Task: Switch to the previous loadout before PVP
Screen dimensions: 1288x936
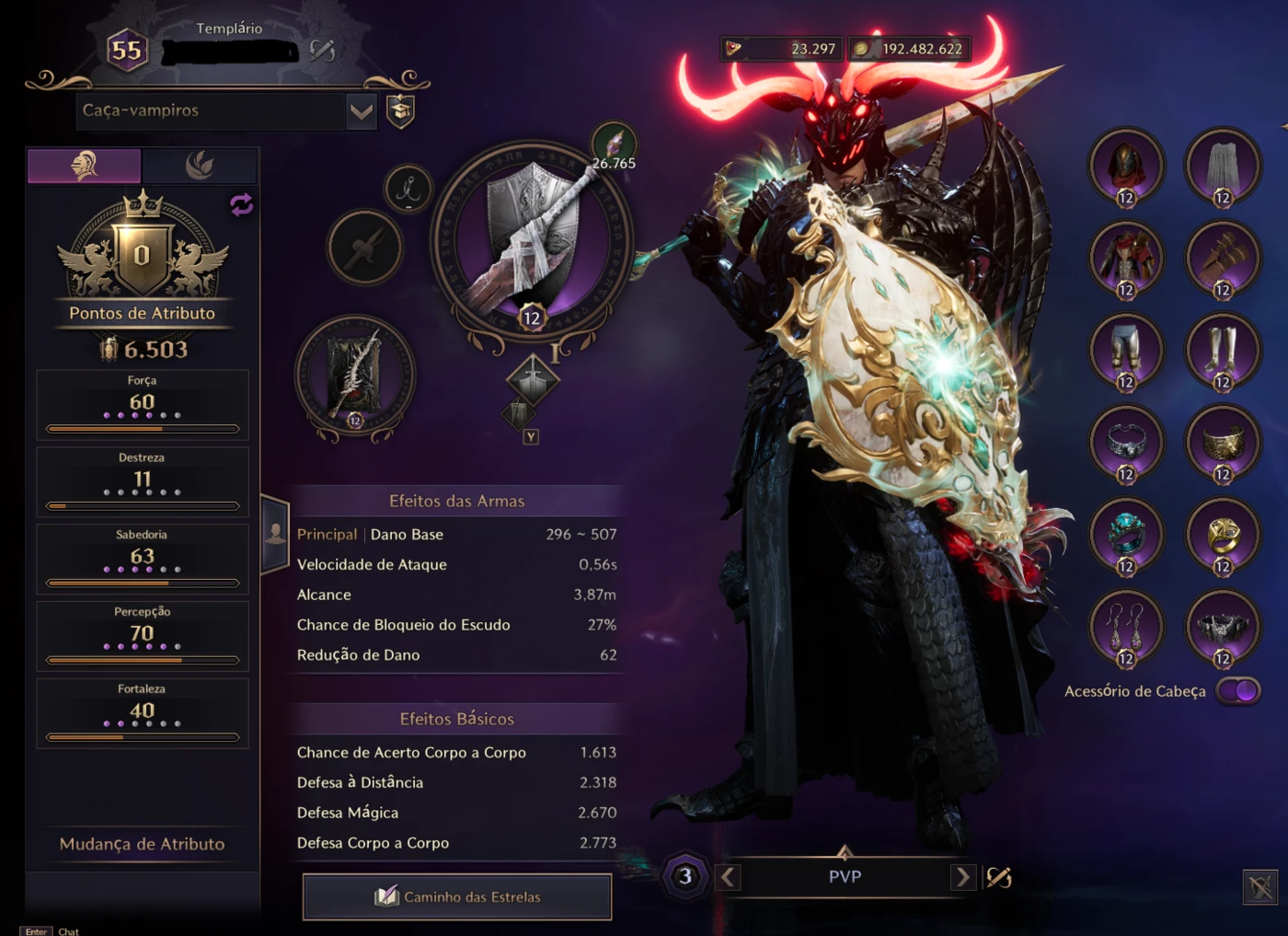Action: (x=728, y=877)
